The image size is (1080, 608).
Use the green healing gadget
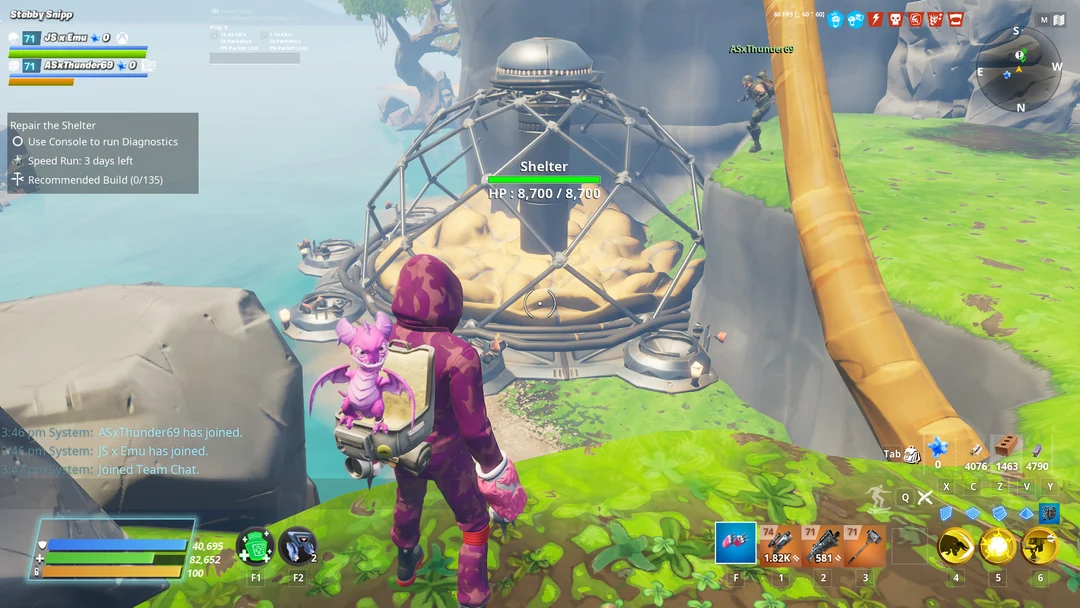255,547
